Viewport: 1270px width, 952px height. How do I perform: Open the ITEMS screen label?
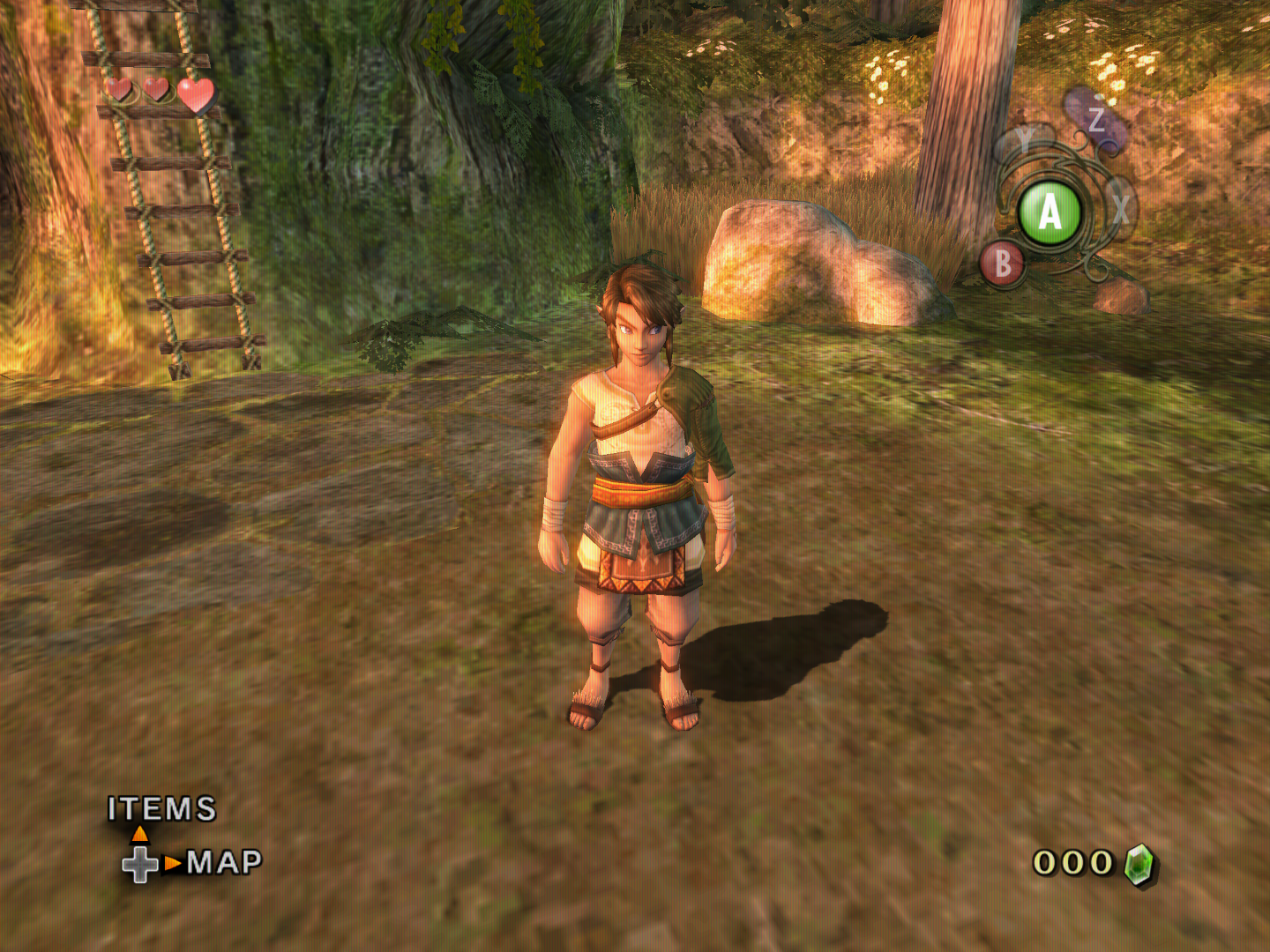pyautogui.click(x=162, y=808)
